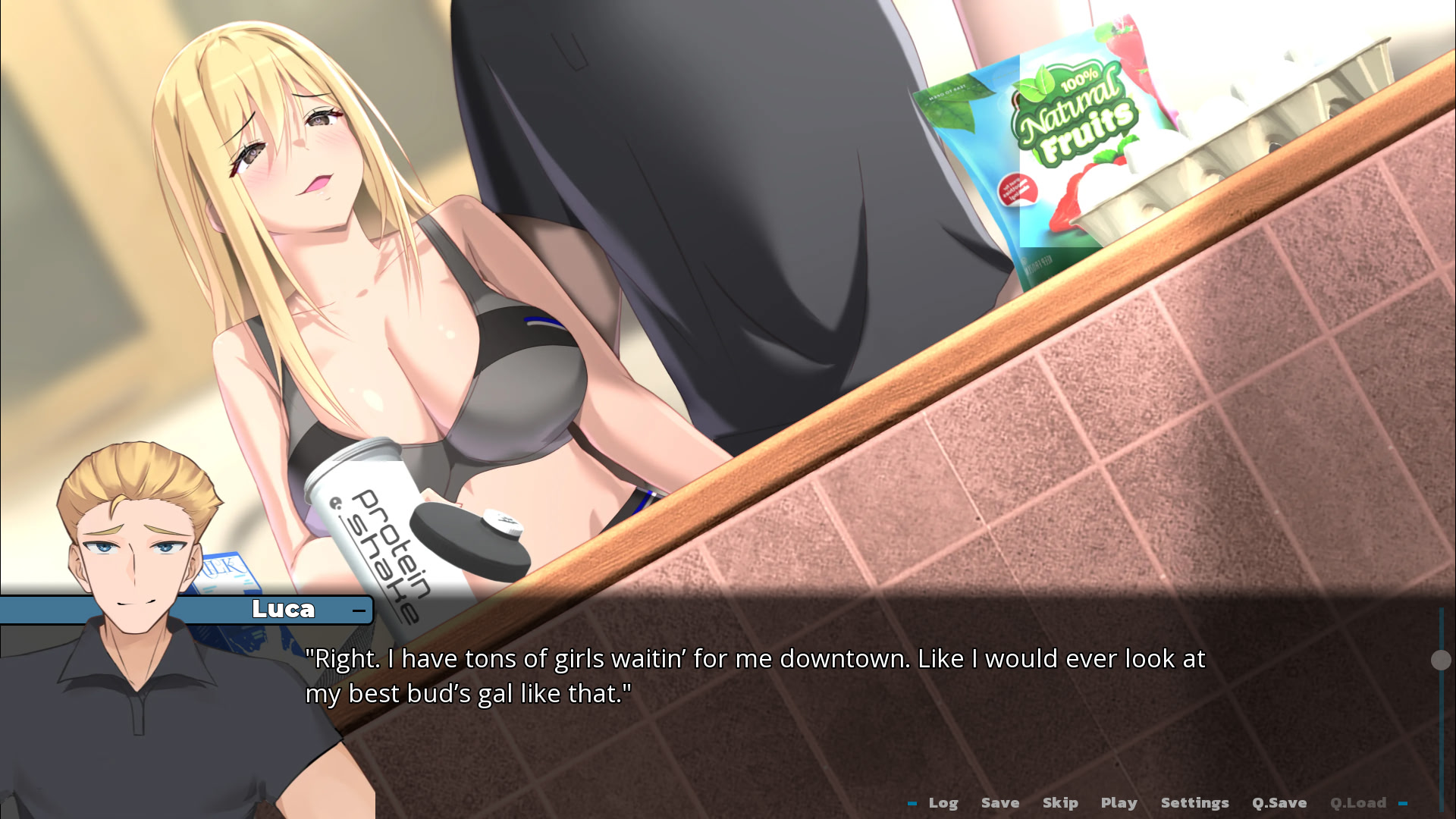Quick save with Q.Save
Screen dimensions: 1456x819
point(1279,802)
